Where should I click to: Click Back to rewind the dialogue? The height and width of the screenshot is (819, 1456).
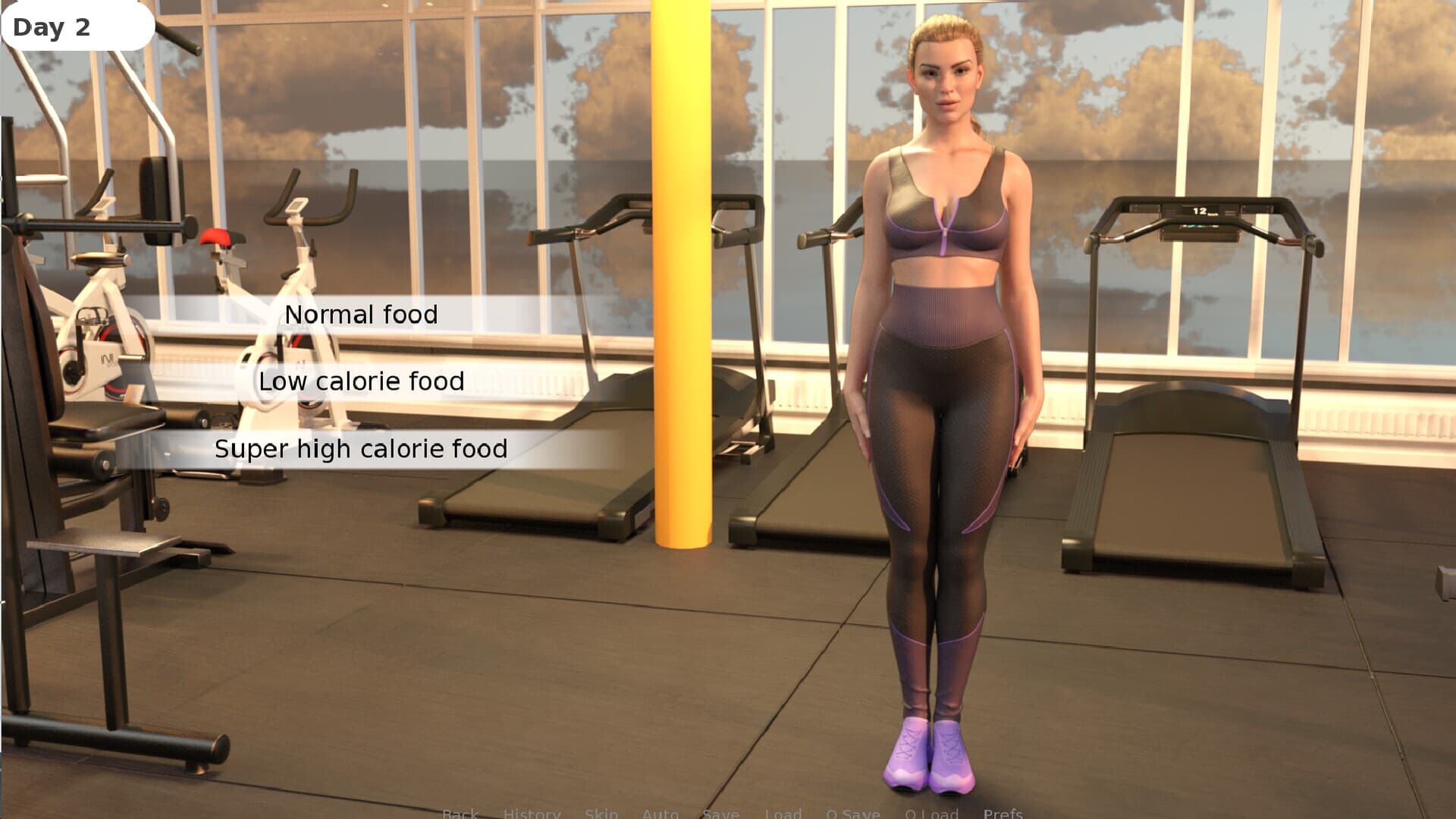pos(460,814)
